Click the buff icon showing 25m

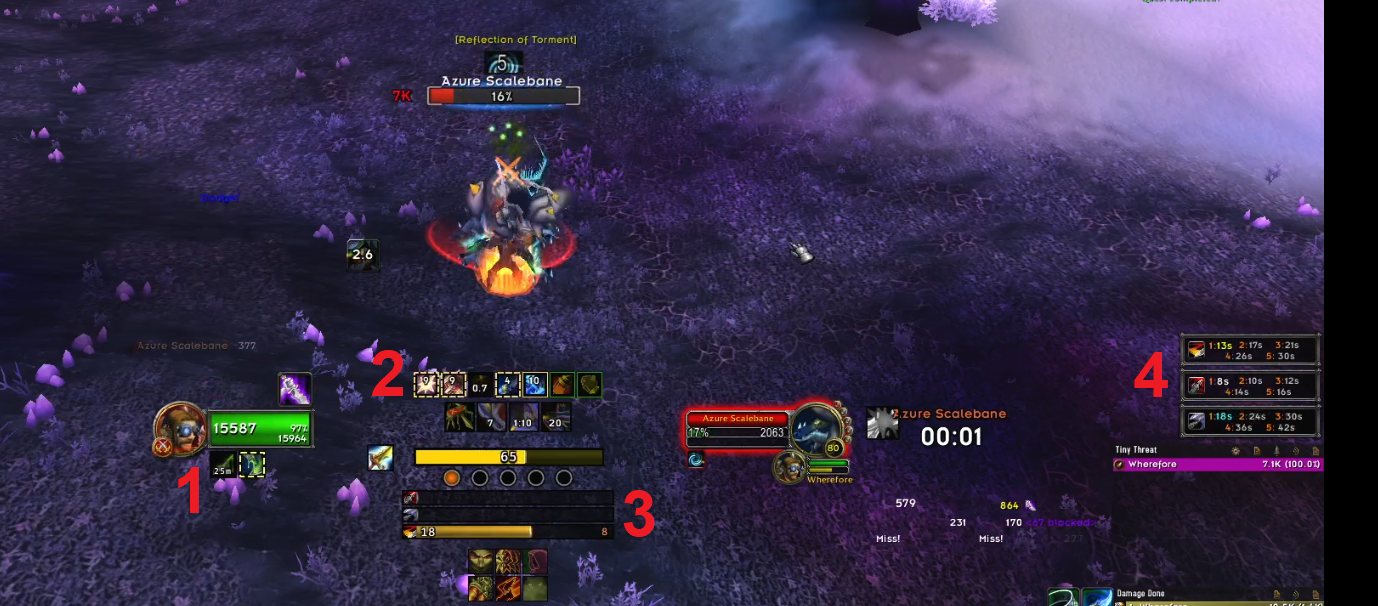[223, 465]
